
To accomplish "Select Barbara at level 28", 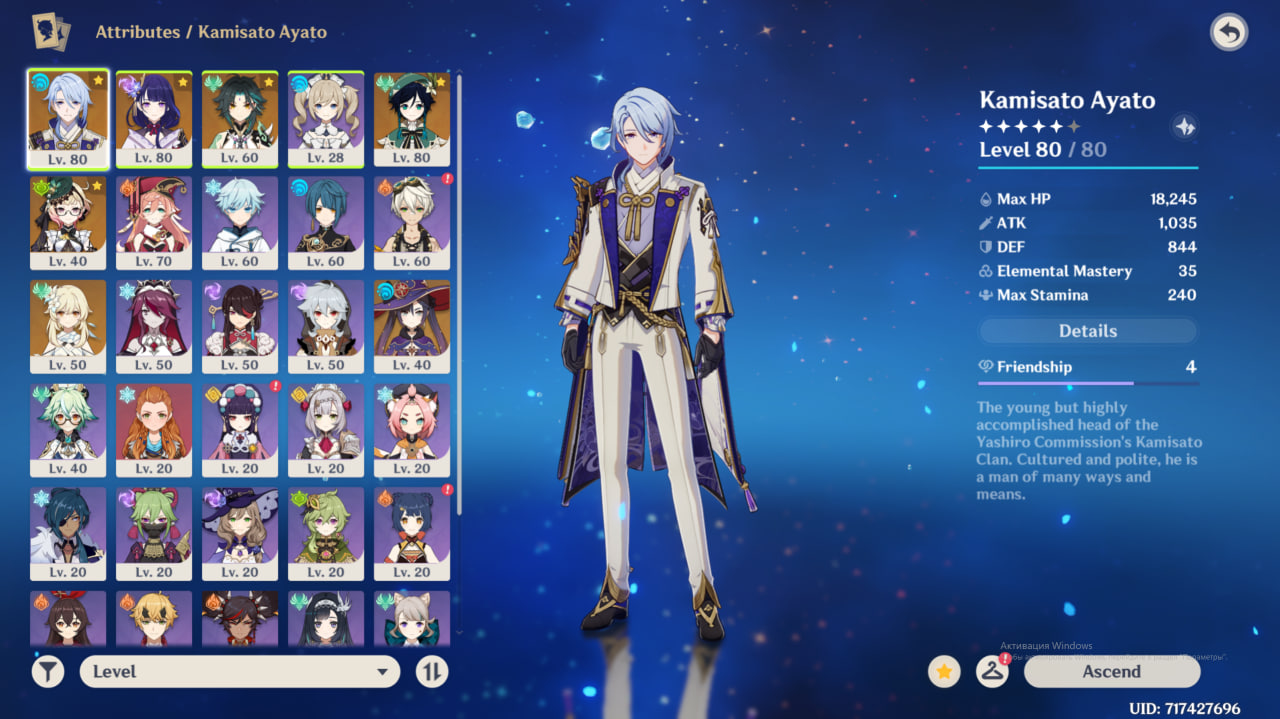I will (326, 118).
